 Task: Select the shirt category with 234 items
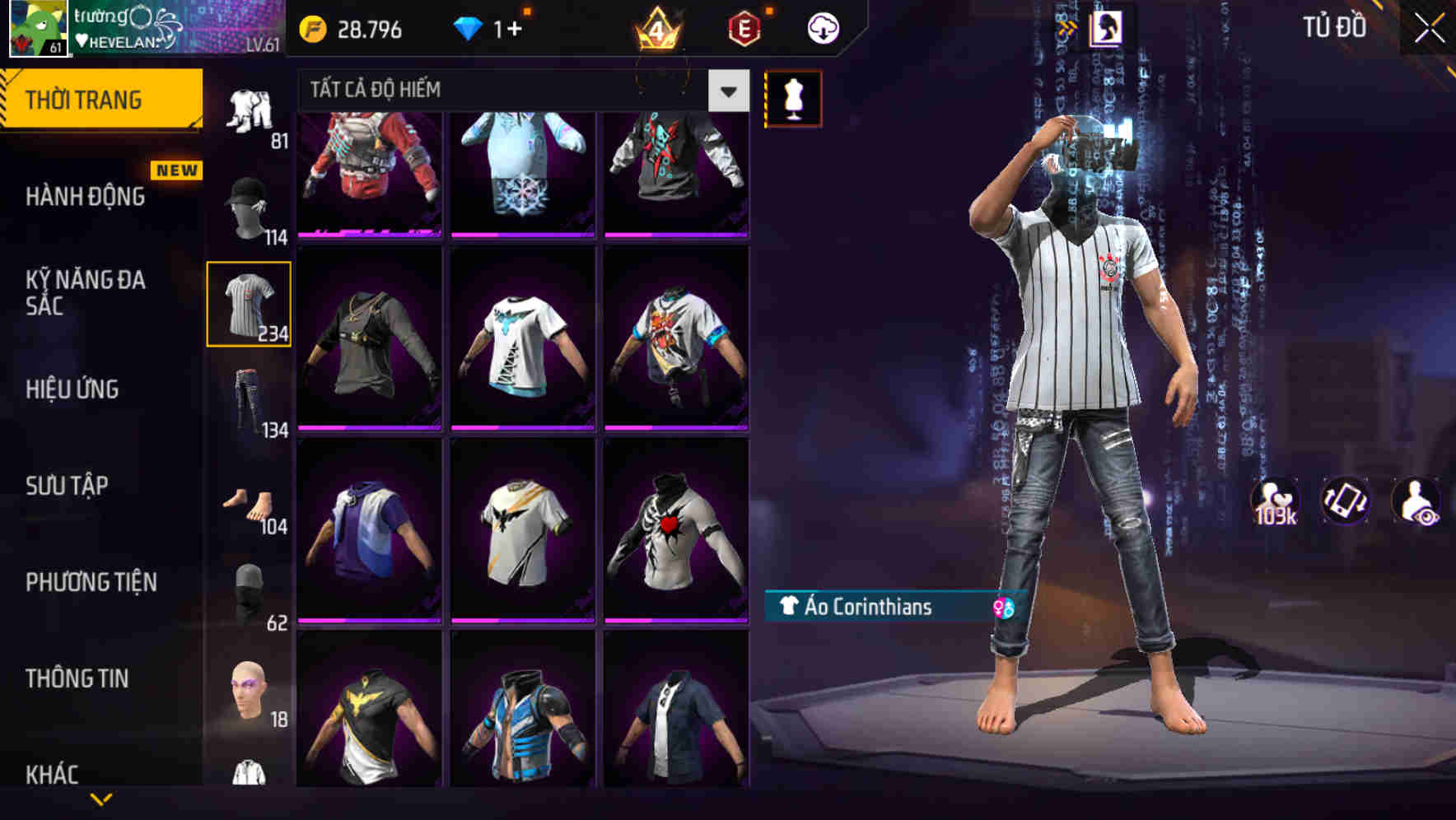tap(249, 303)
